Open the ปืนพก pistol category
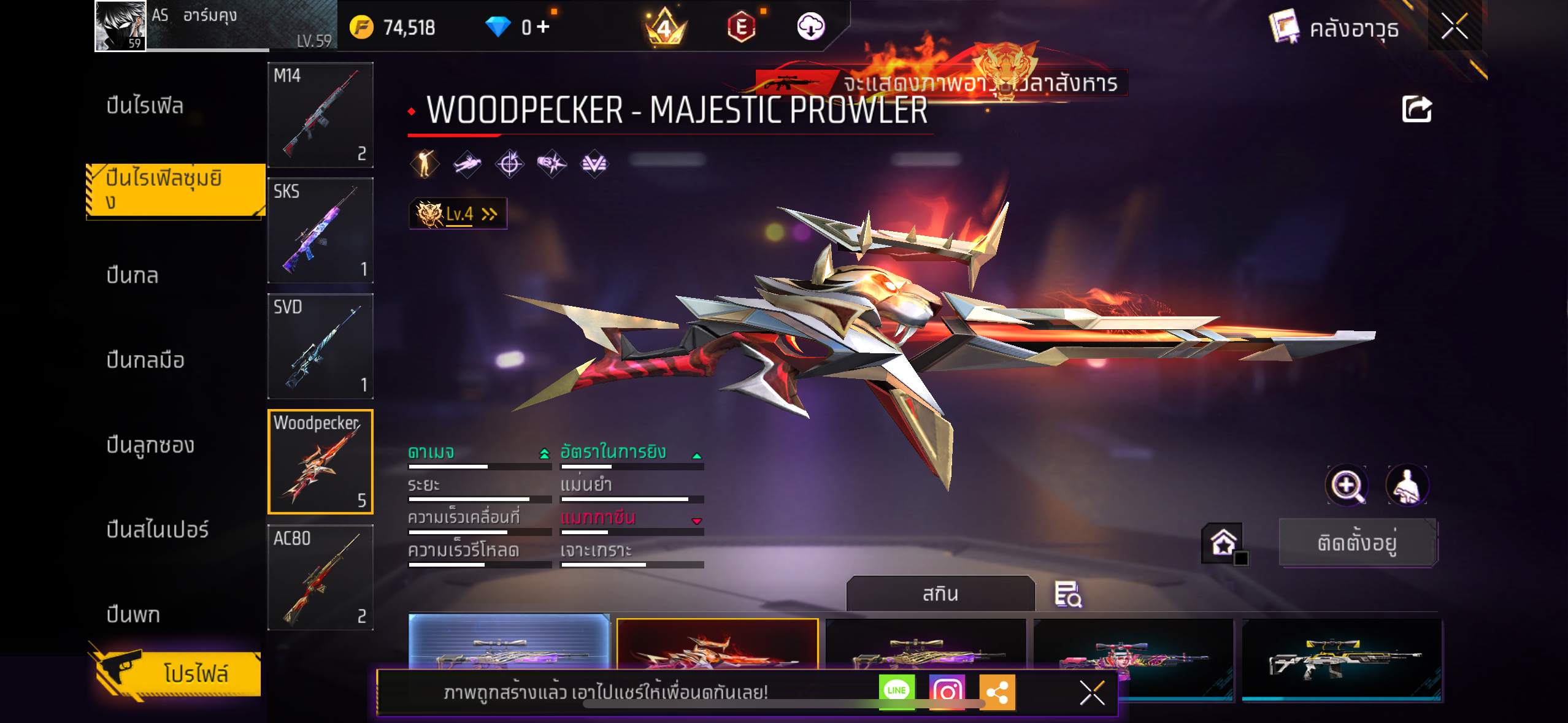Viewport: 1568px width, 723px height. pos(133,614)
